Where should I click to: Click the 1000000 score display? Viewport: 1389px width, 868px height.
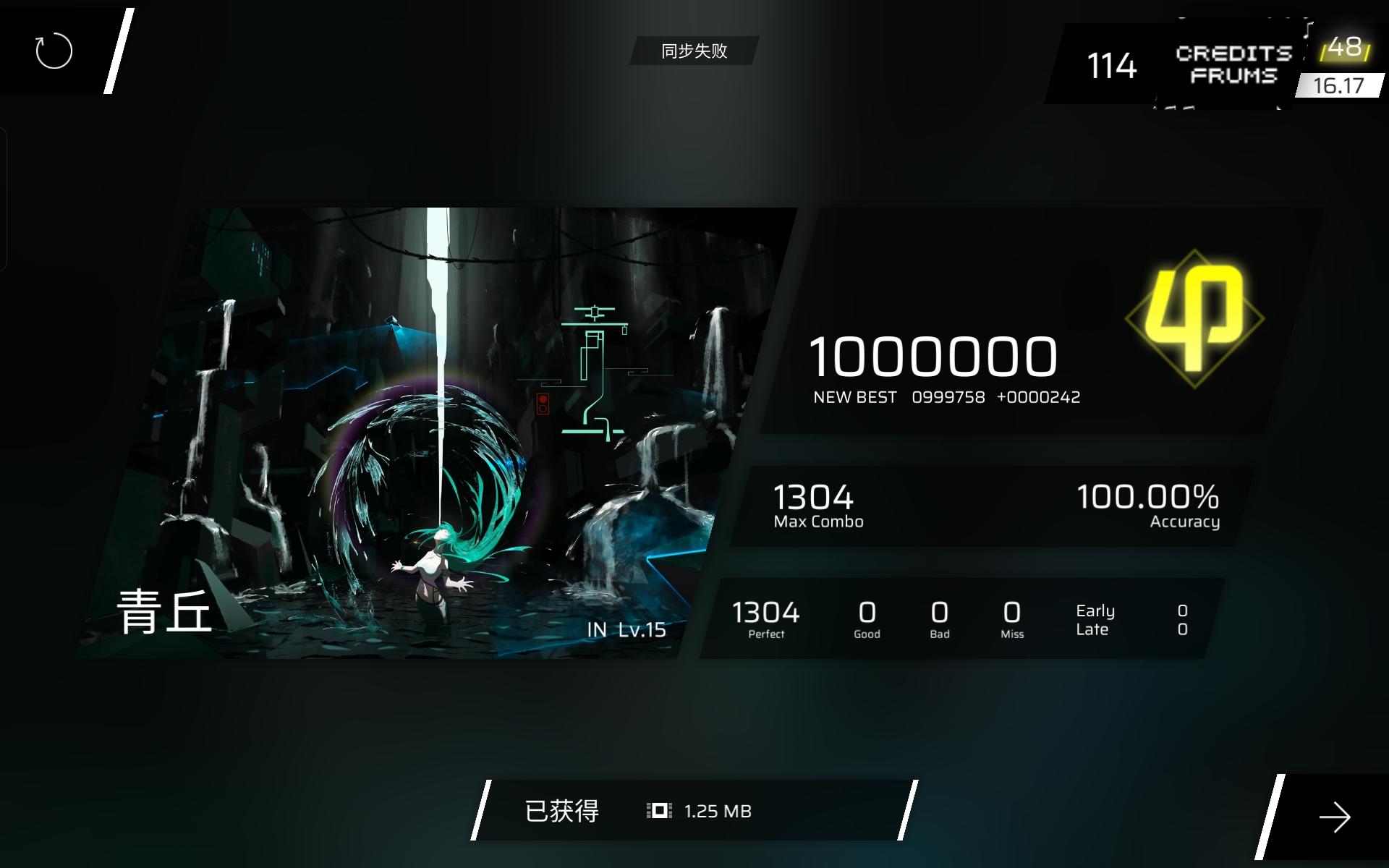pyautogui.click(x=933, y=356)
